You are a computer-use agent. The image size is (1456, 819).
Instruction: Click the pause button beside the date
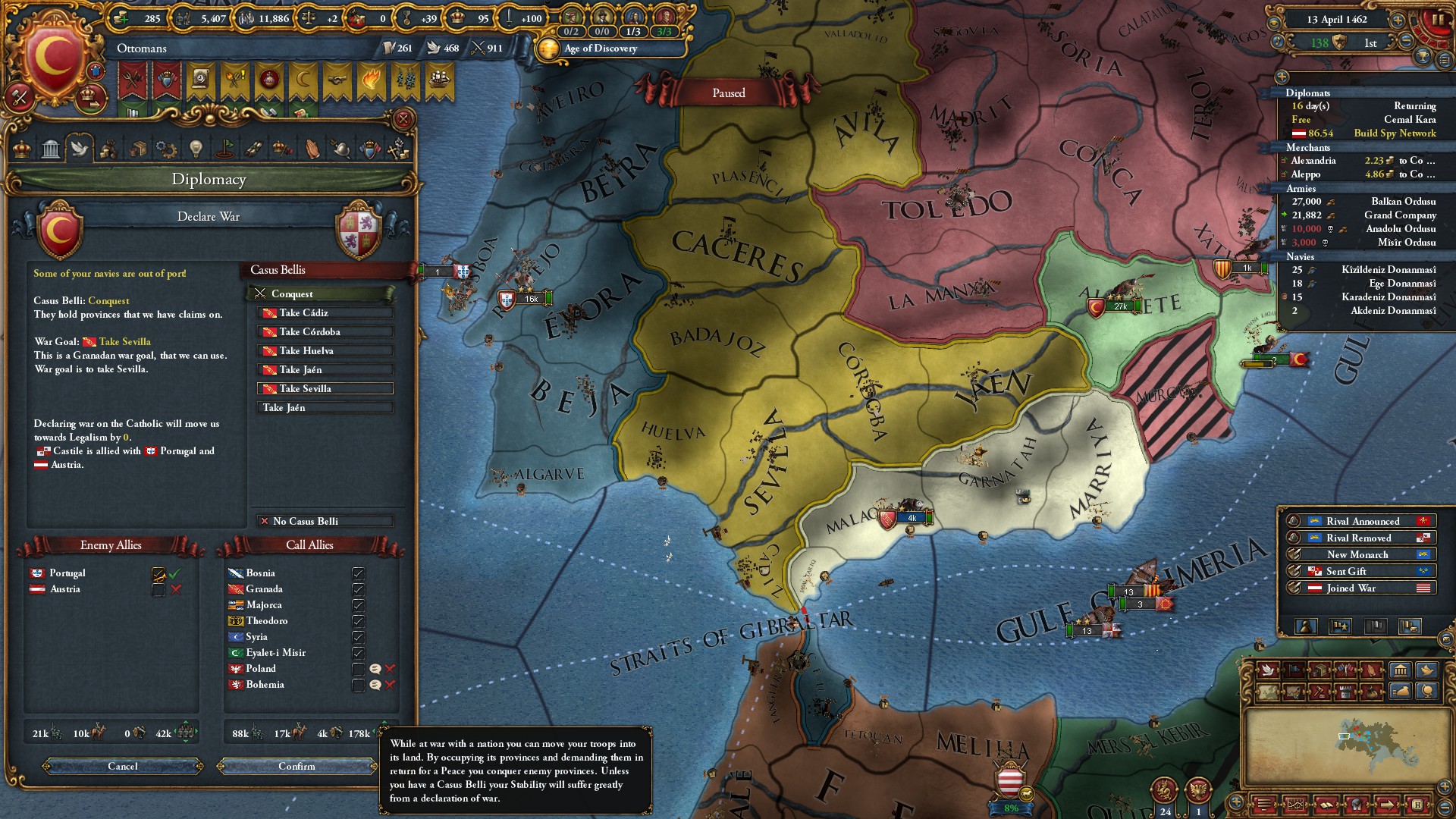1439,20
